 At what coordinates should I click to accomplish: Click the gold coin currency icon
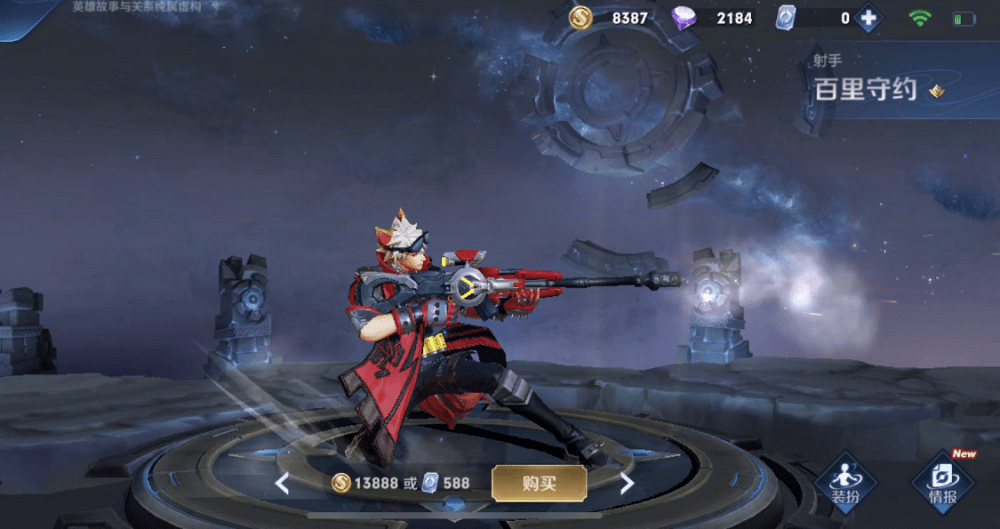580,18
